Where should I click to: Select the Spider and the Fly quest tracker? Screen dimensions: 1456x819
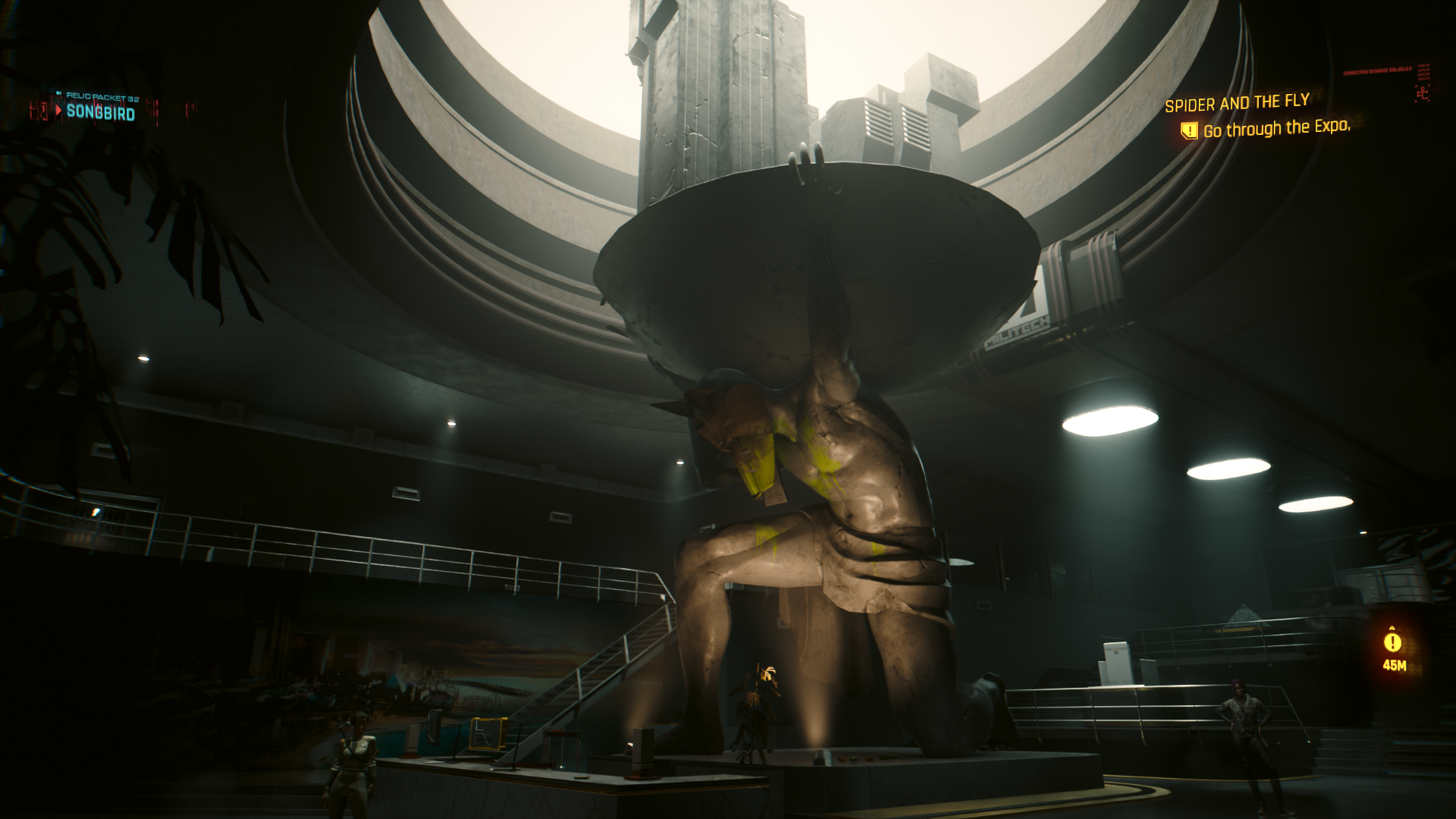(x=1237, y=103)
